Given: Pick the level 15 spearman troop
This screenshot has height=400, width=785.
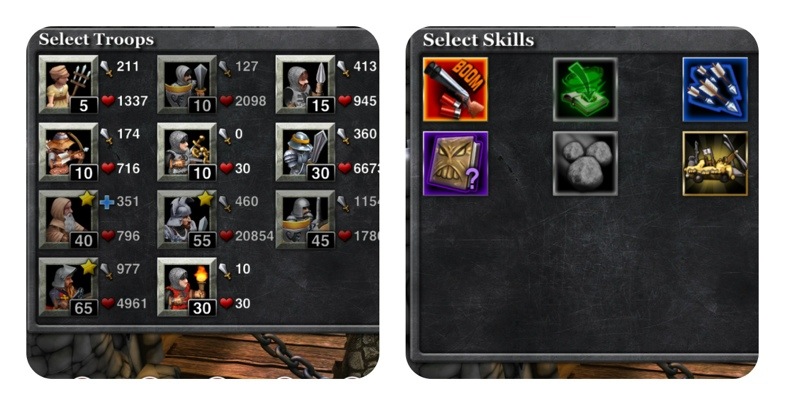Looking at the screenshot, I should (x=305, y=84).
